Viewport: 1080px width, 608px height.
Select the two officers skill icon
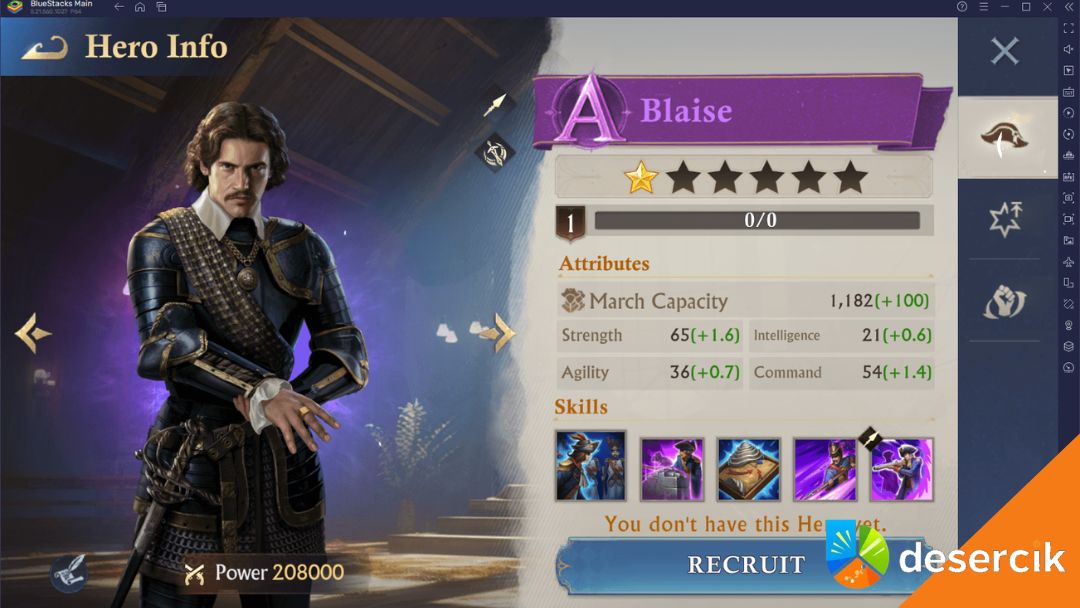tap(590, 467)
